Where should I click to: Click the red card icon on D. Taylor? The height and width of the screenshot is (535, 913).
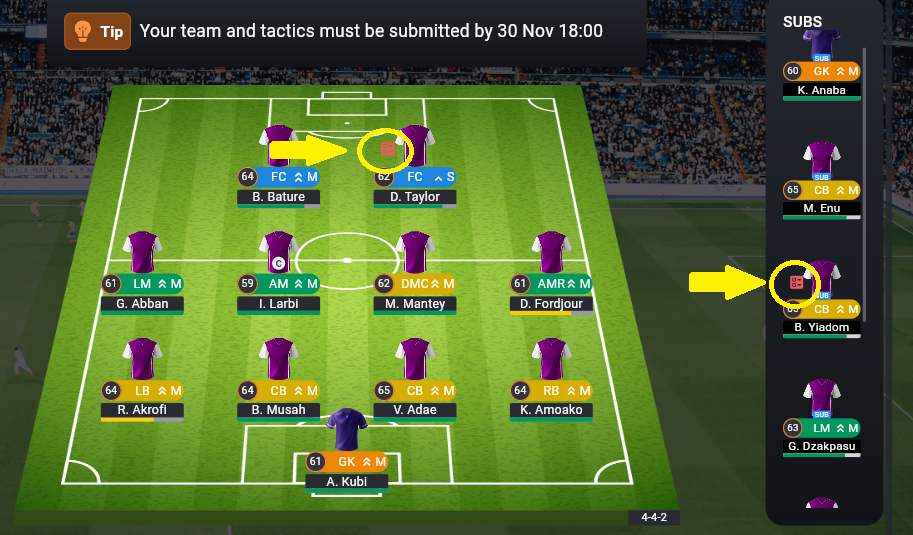coord(388,149)
